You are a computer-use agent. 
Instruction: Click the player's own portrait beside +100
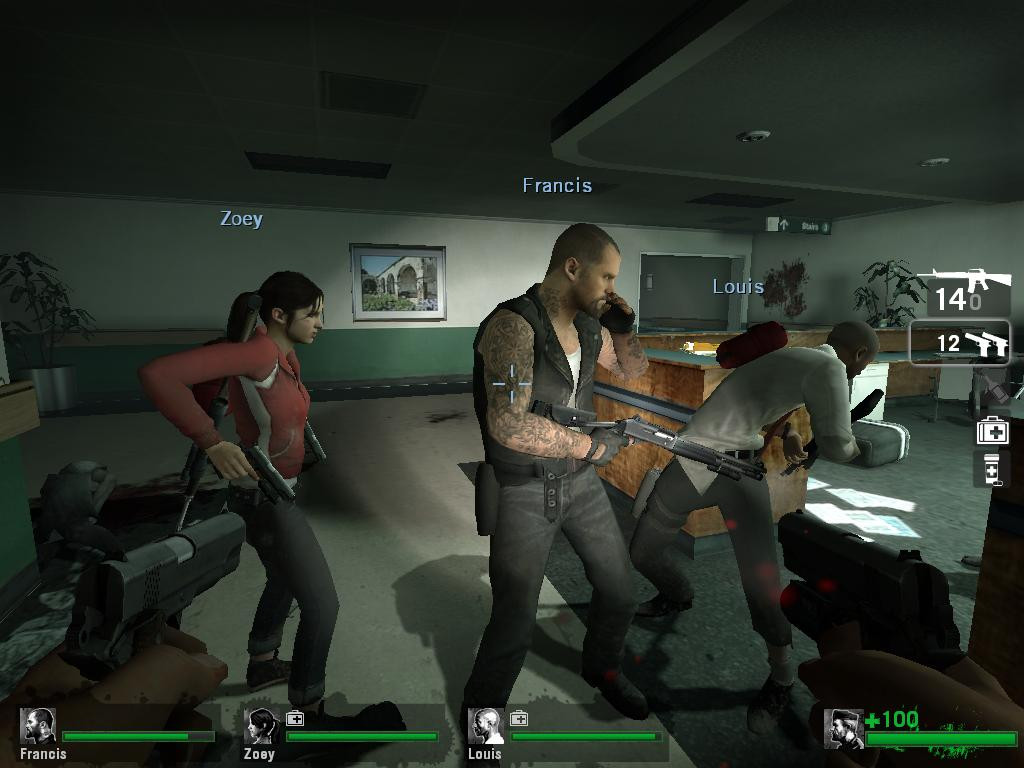point(843,728)
